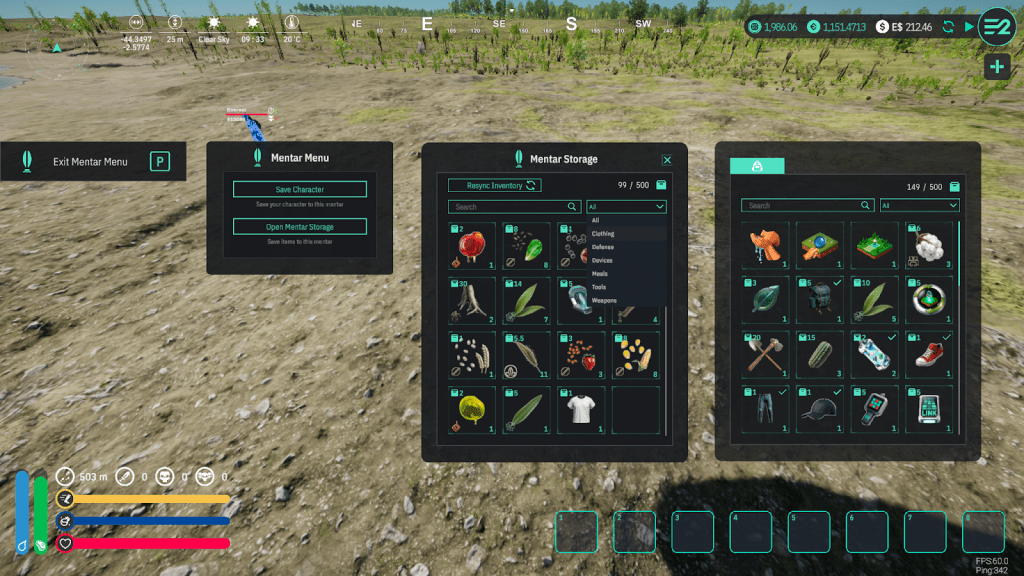Switch to the backpack tab
1024x576 pixels.
[x=757, y=166]
